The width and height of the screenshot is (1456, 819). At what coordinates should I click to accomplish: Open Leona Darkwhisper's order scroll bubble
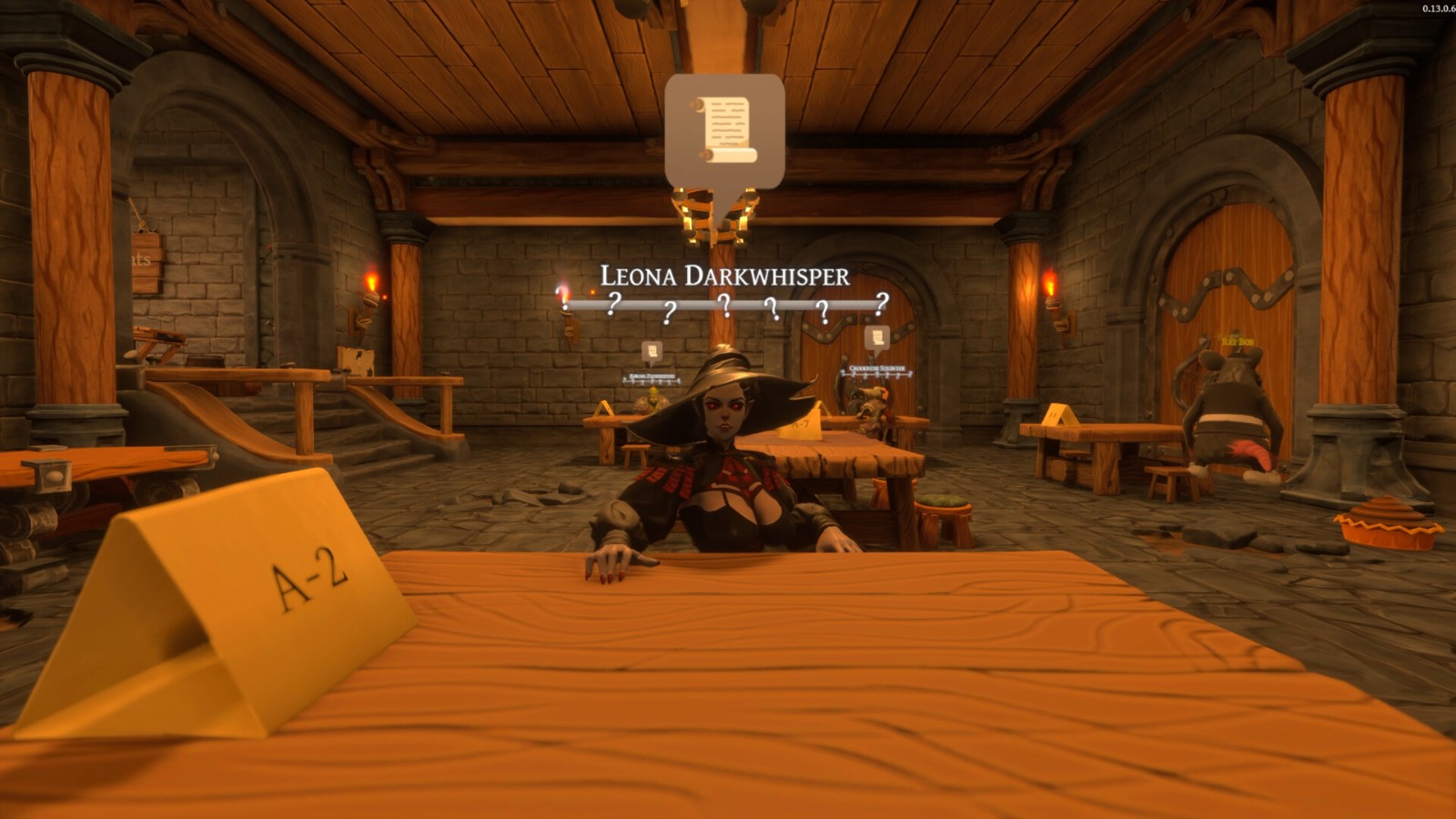click(x=724, y=132)
